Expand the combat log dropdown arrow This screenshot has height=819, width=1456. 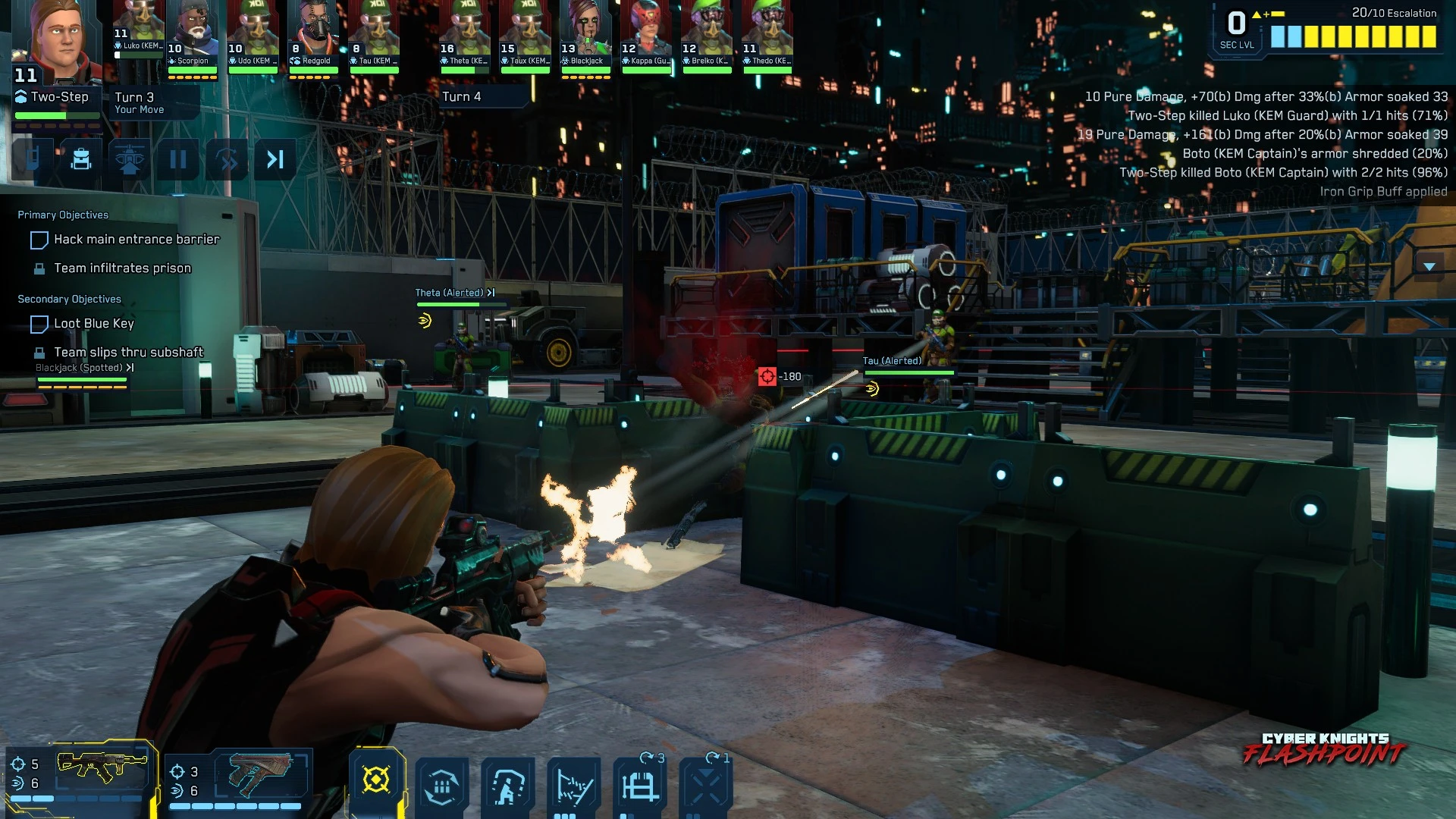1429,266
